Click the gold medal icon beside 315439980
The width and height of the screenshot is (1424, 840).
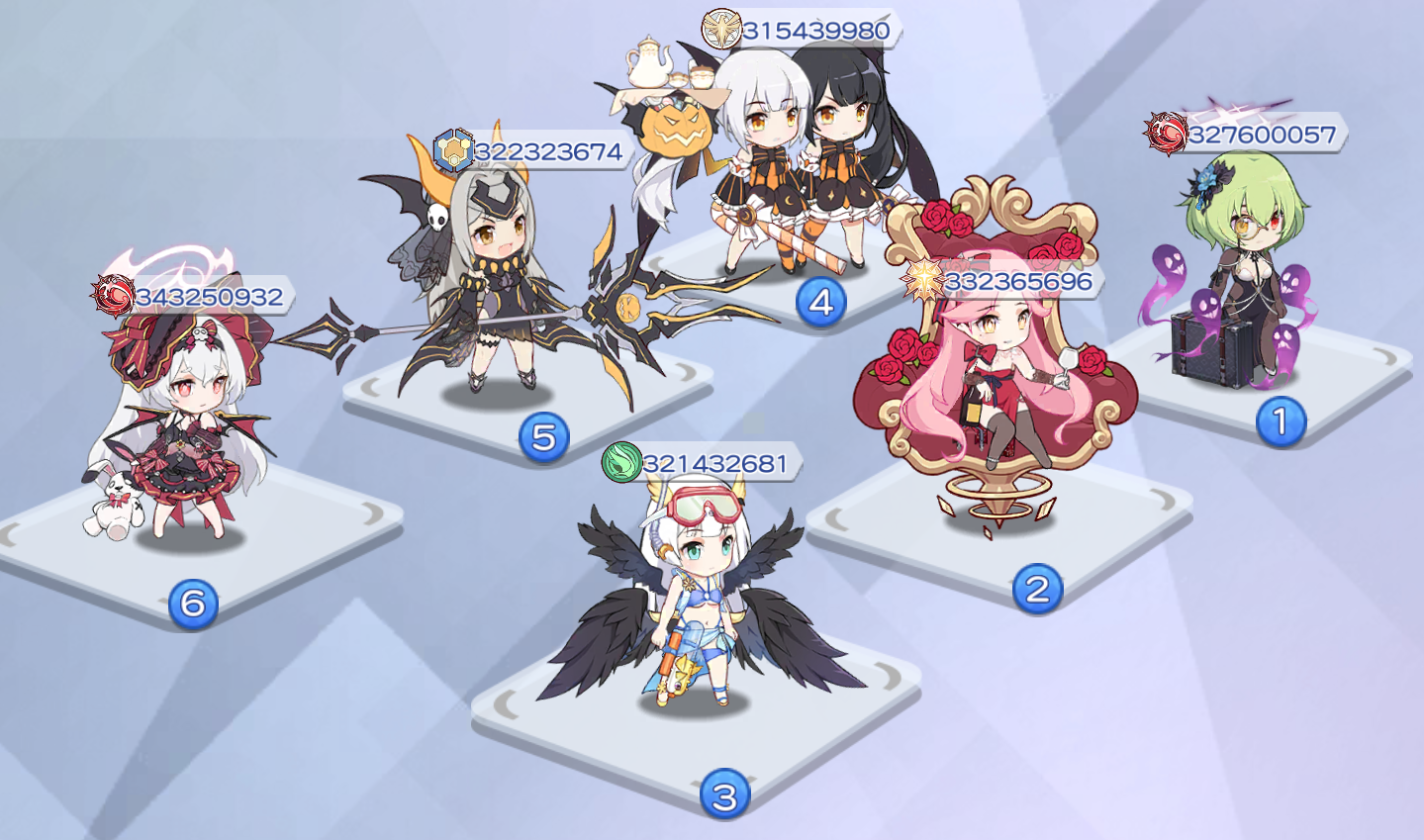click(x=723, y=30)
